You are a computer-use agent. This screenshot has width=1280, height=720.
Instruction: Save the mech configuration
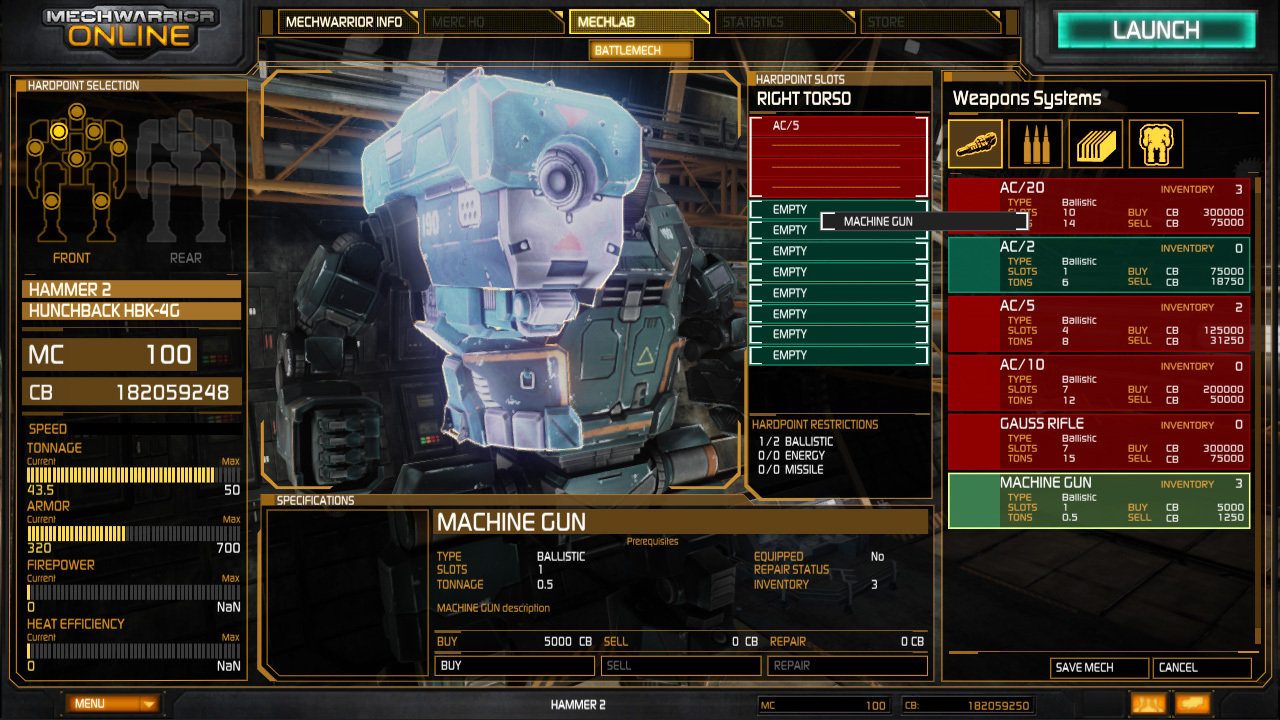tap(1099, 667)
